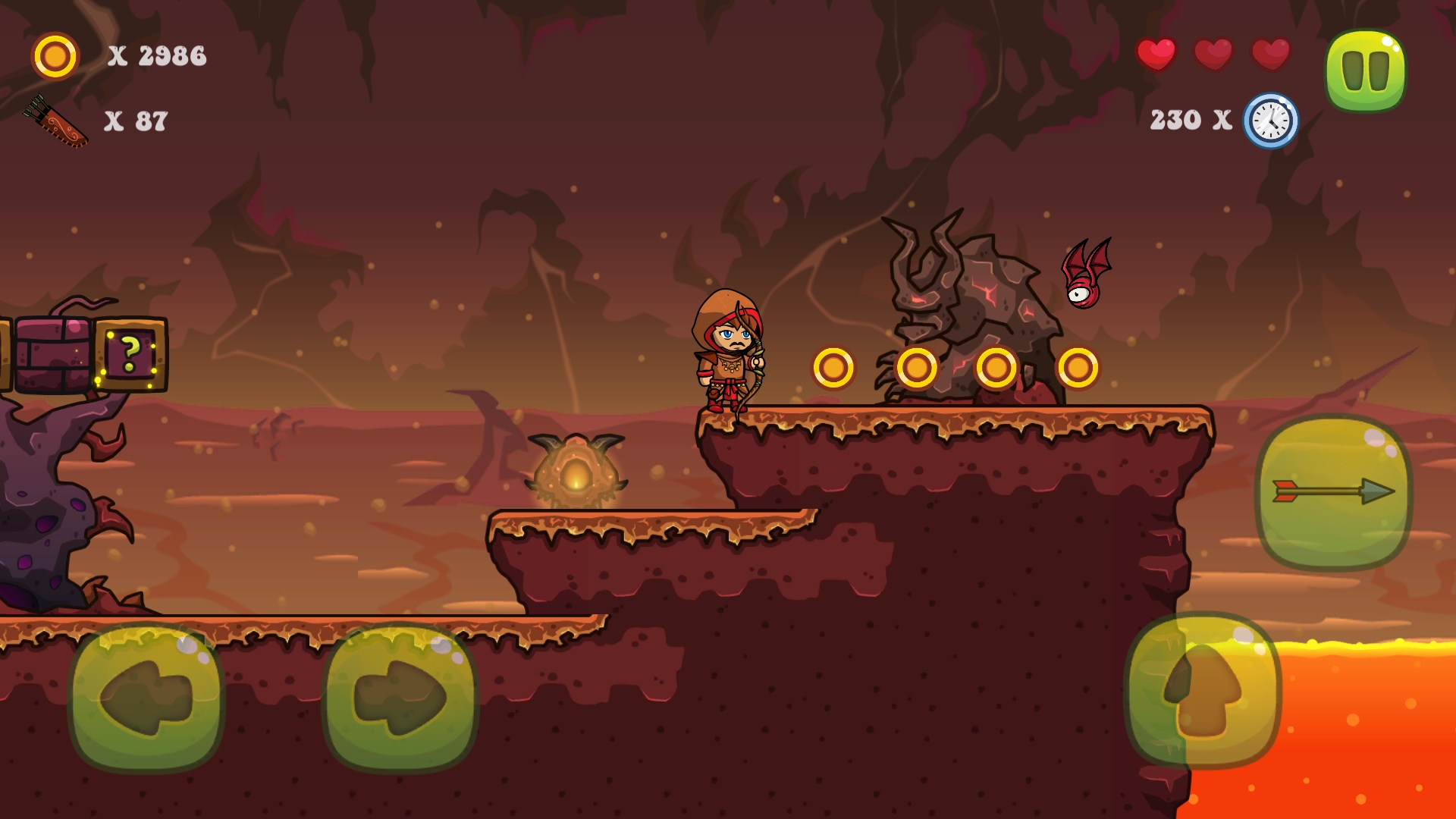
Task: Tap the 230 X timer text
Action: point(1189,118)
